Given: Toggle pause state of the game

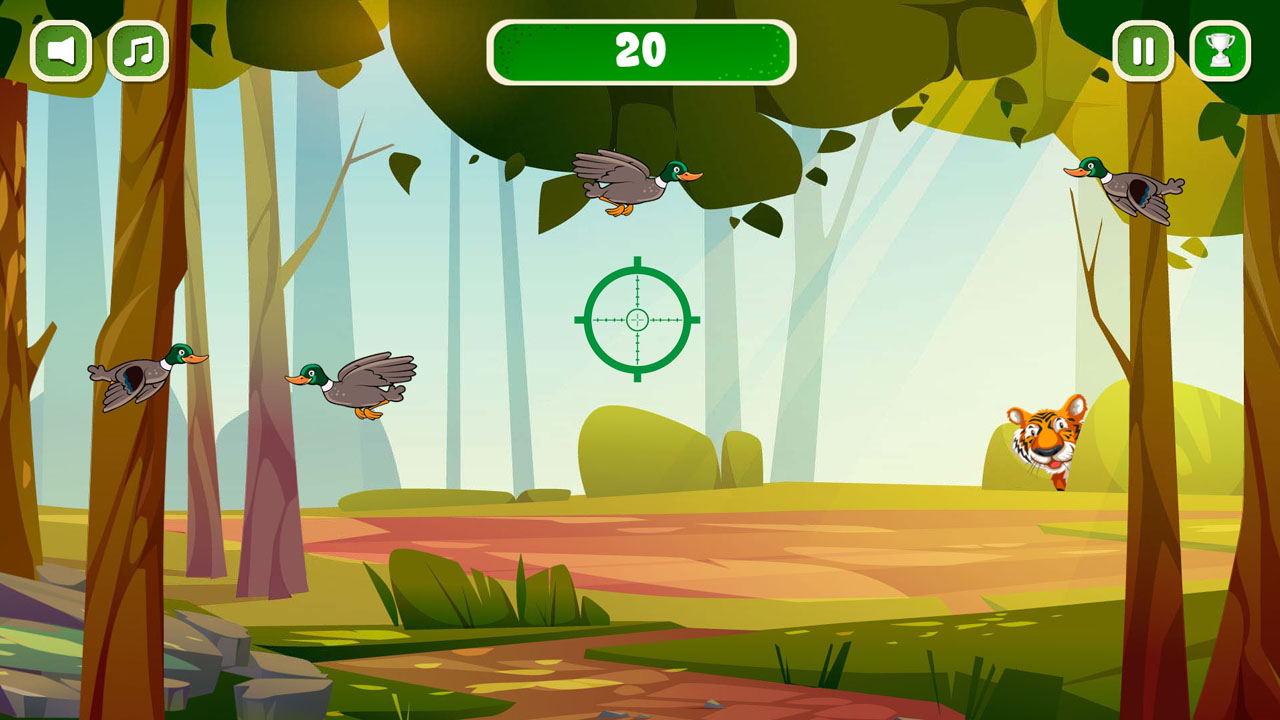Looking at the screenshot, I should [x=1143, y=49].
